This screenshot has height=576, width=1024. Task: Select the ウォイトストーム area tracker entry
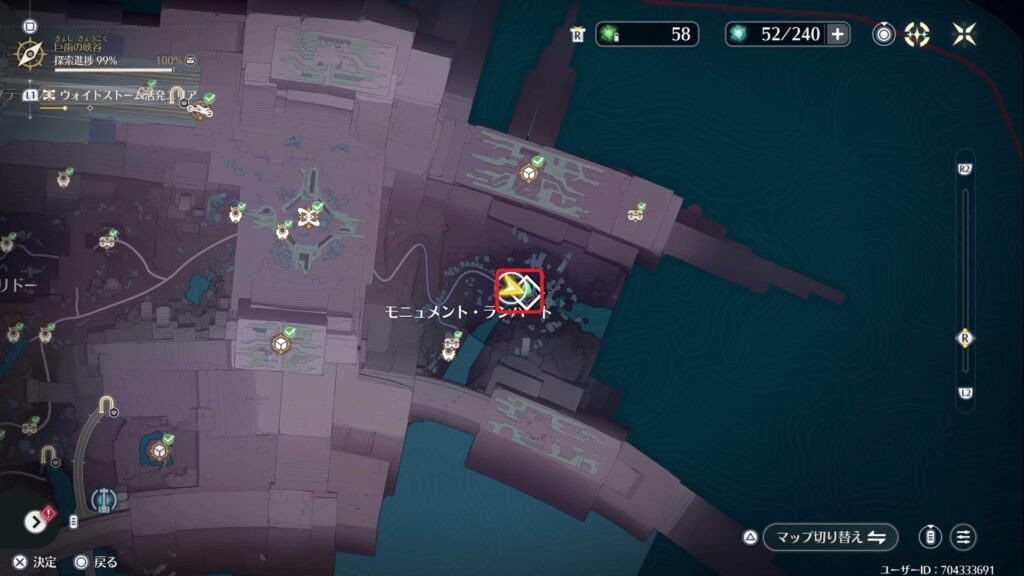110,95
